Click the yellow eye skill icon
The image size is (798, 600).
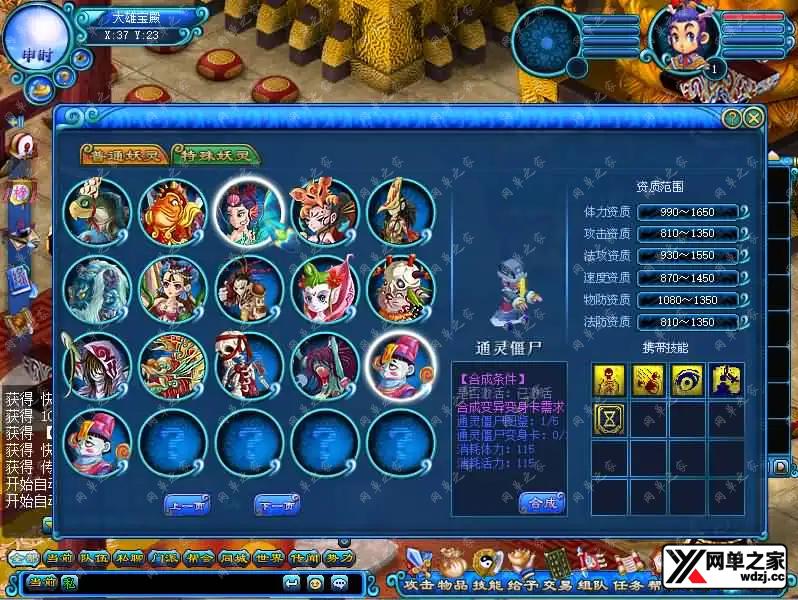coord(687,379)
